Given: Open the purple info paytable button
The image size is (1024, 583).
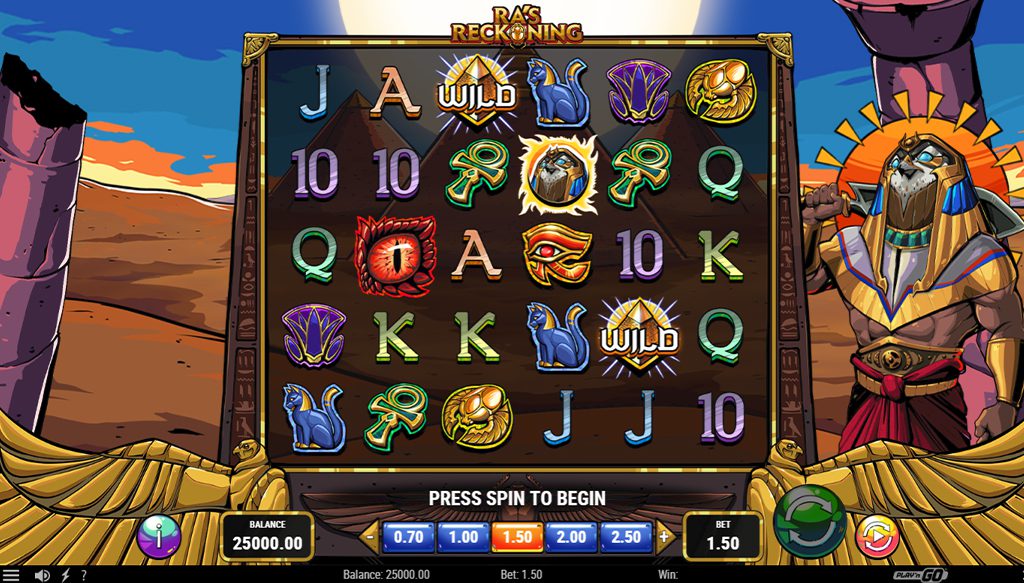Looking at the screenshot, I should pos(159,537).
